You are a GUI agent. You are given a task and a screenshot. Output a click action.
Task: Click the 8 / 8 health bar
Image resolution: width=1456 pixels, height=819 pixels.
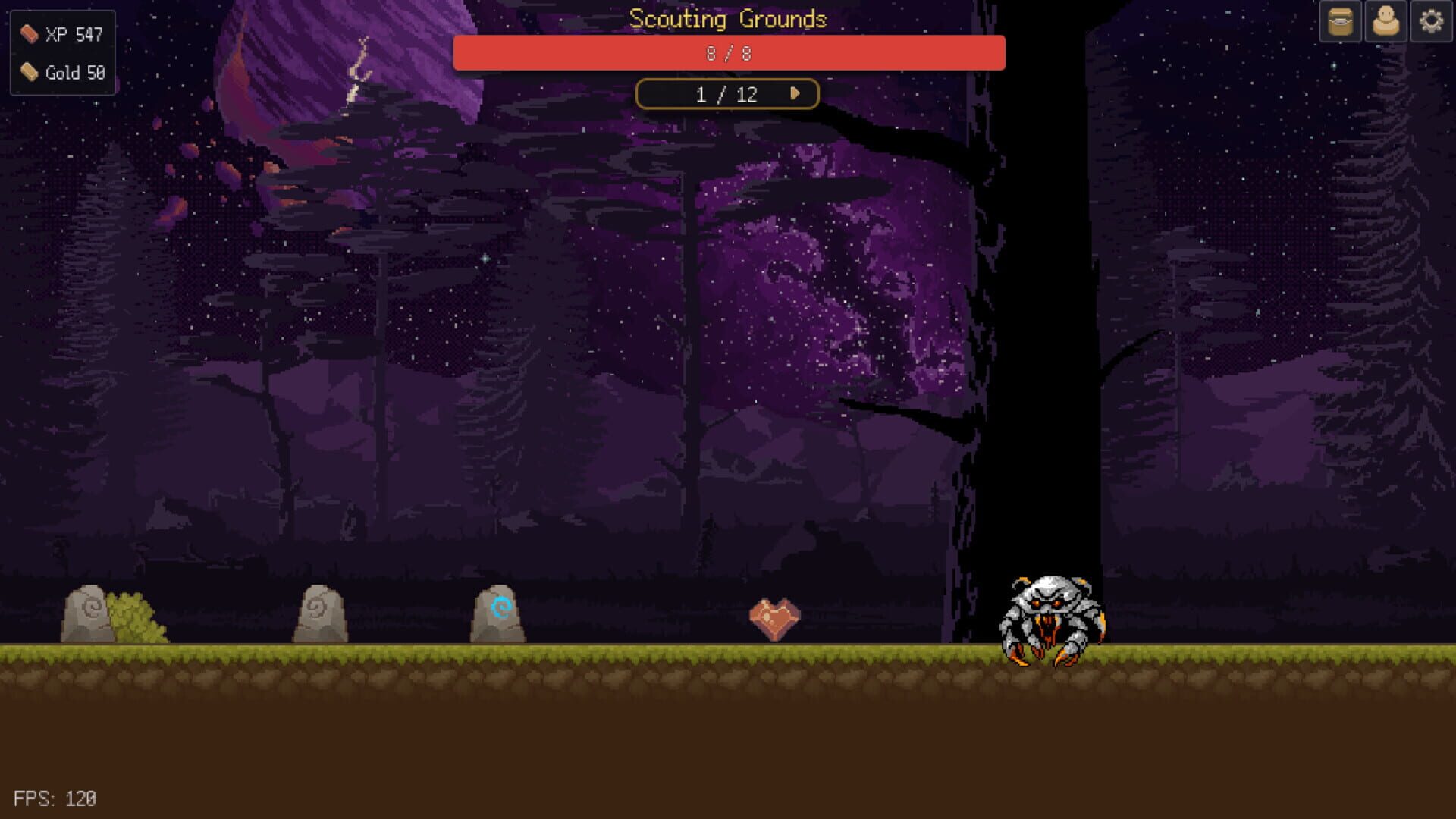[728, 52]
